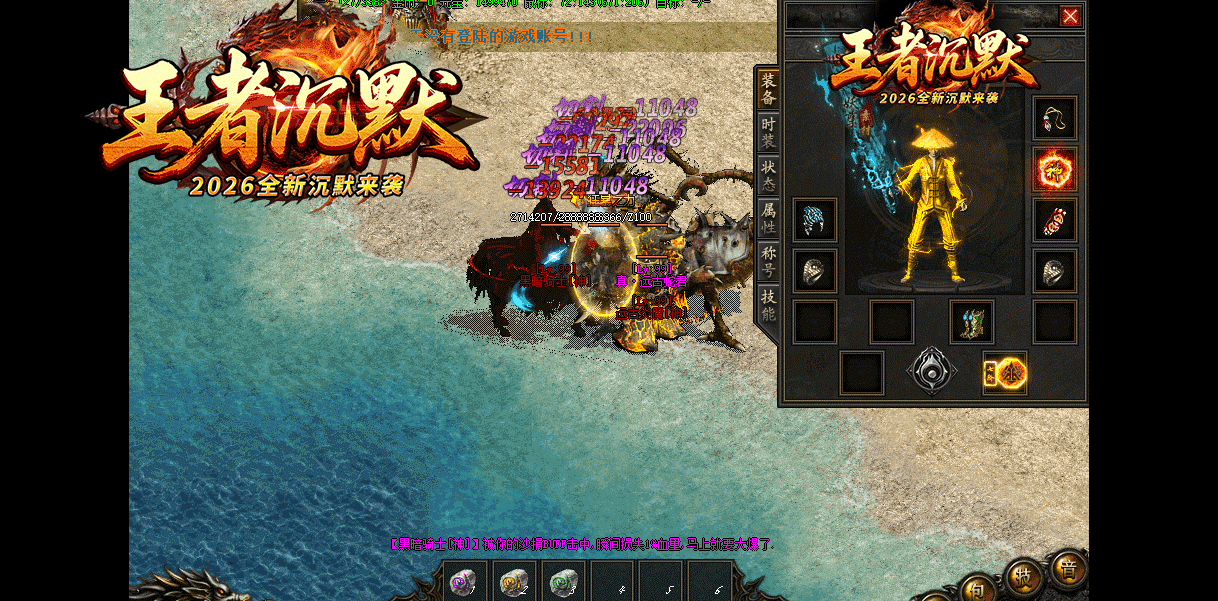Select the red bracelet equipment slot

tap(1055, 220)
